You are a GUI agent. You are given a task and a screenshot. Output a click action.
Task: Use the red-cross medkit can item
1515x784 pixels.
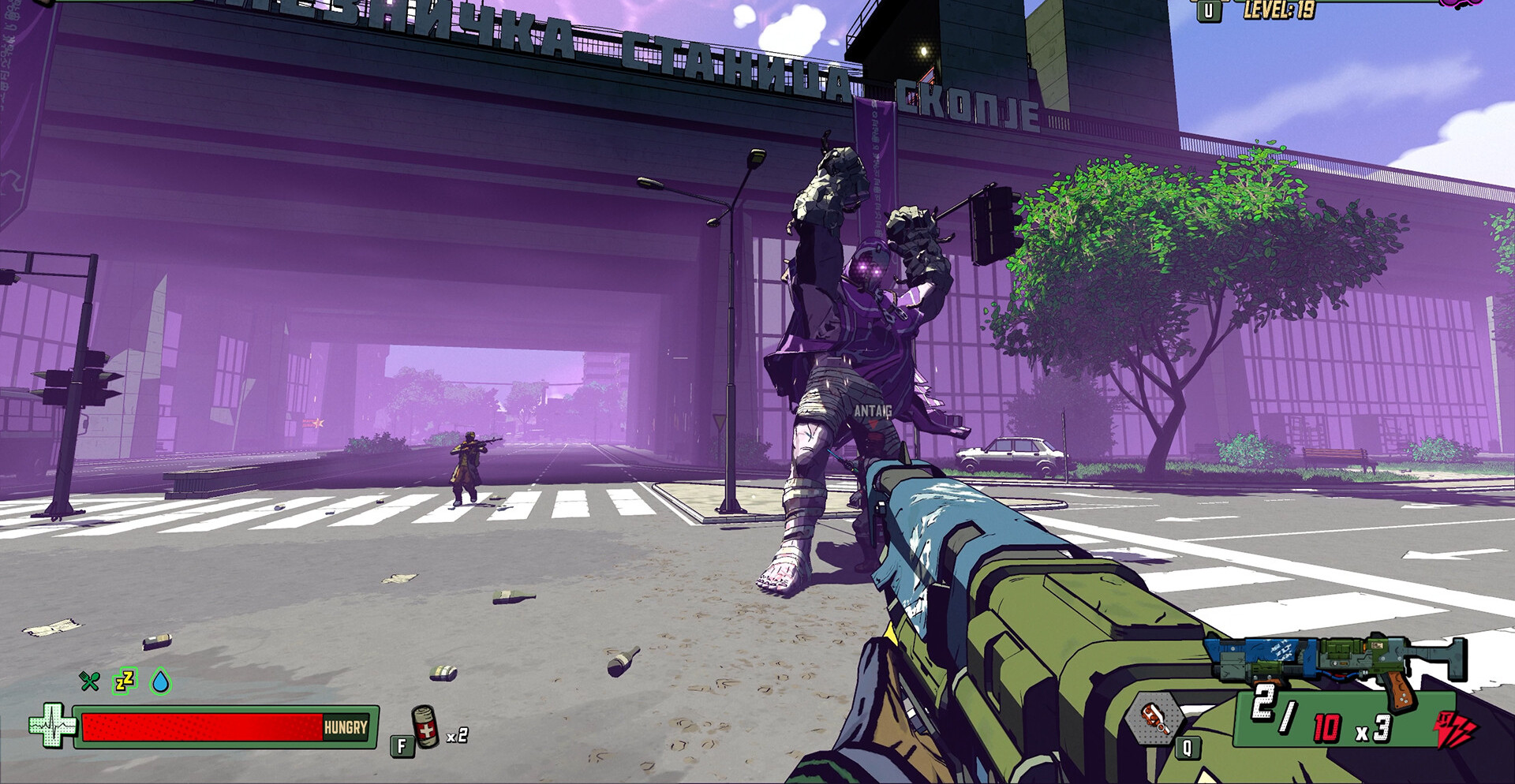click(425, 726)
